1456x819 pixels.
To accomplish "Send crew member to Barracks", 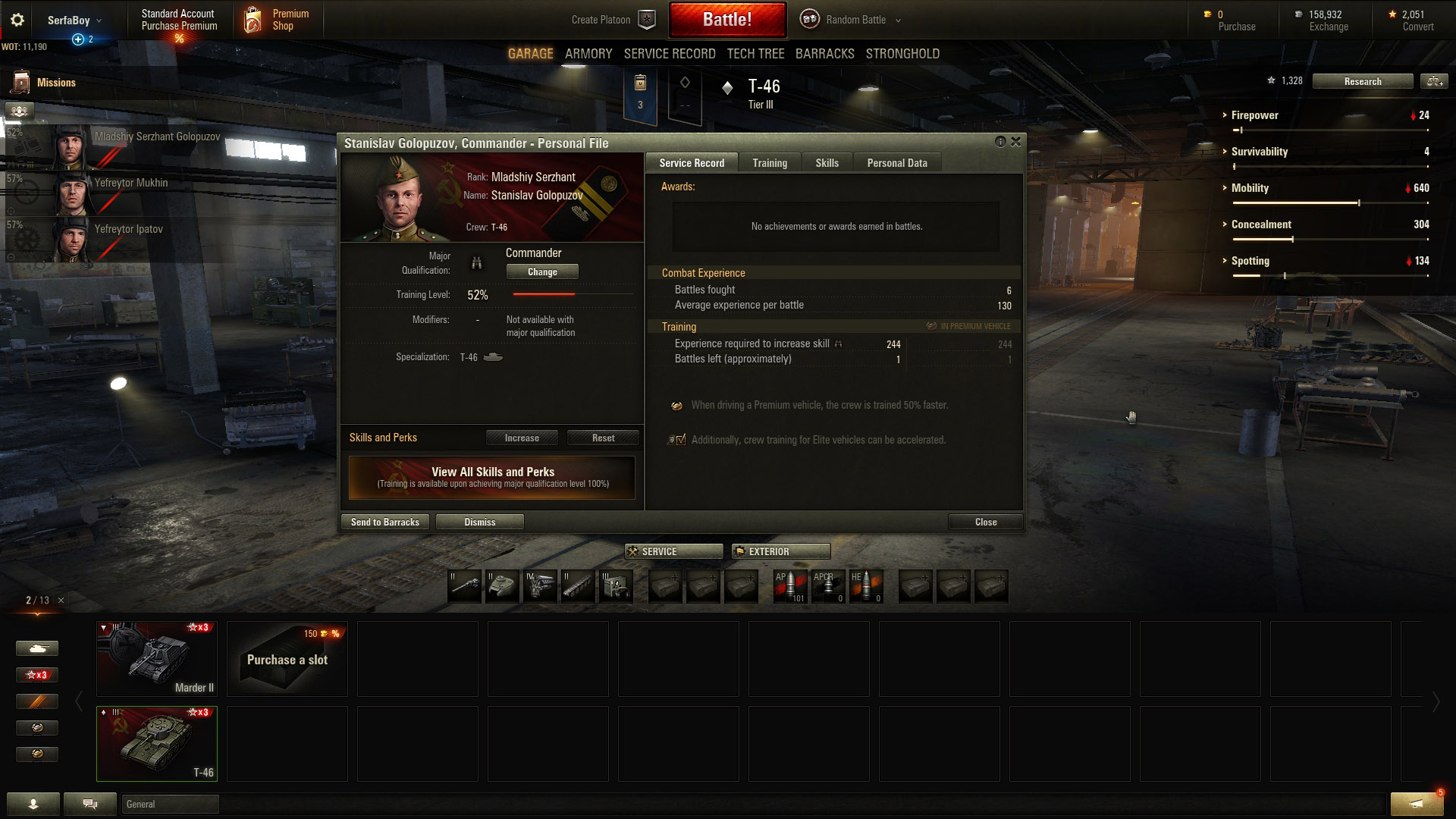I will (x=384, y=522).
